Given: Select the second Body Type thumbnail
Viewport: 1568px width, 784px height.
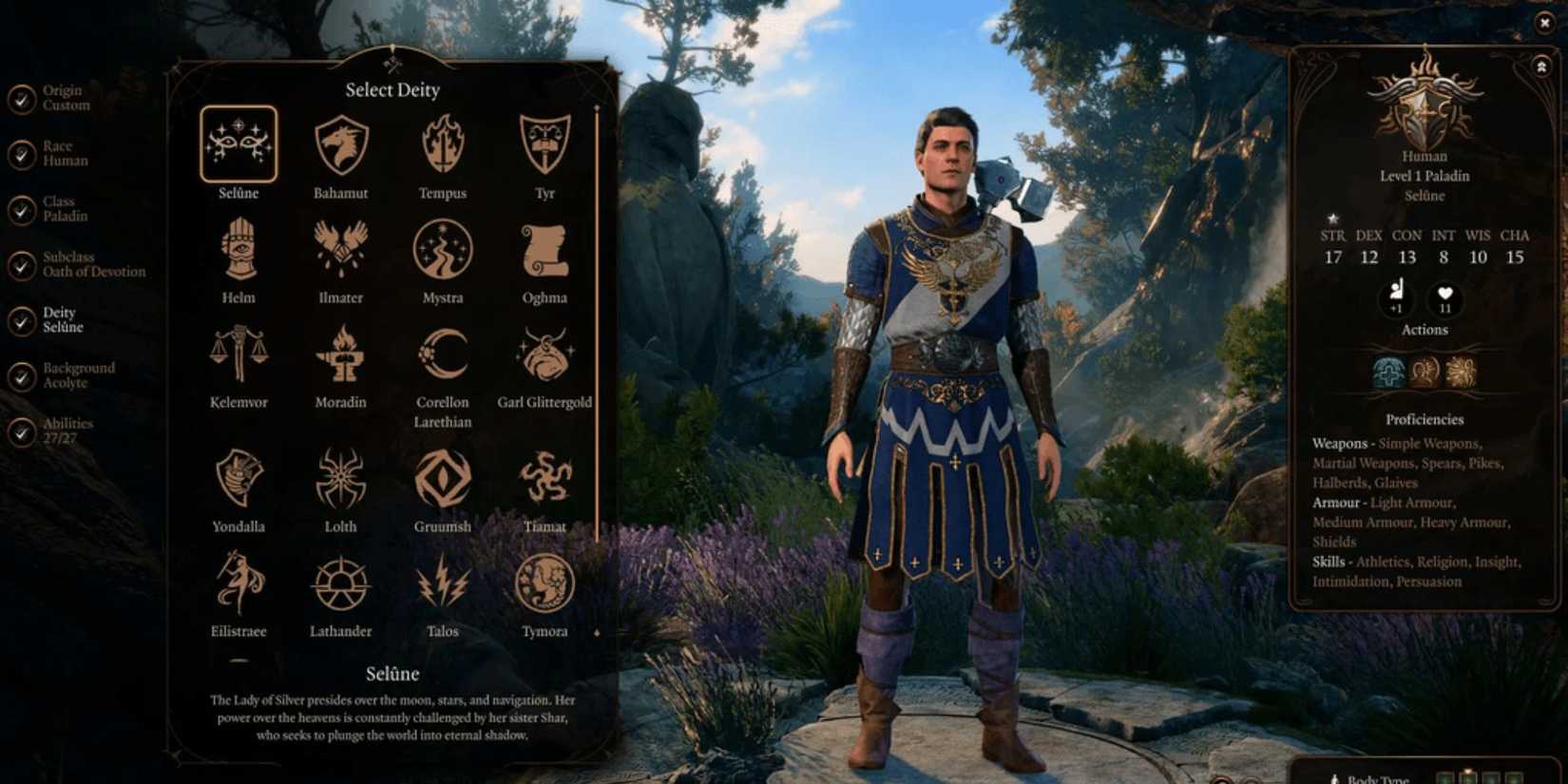Looking at the screenshot, I should coord(1469,776).
